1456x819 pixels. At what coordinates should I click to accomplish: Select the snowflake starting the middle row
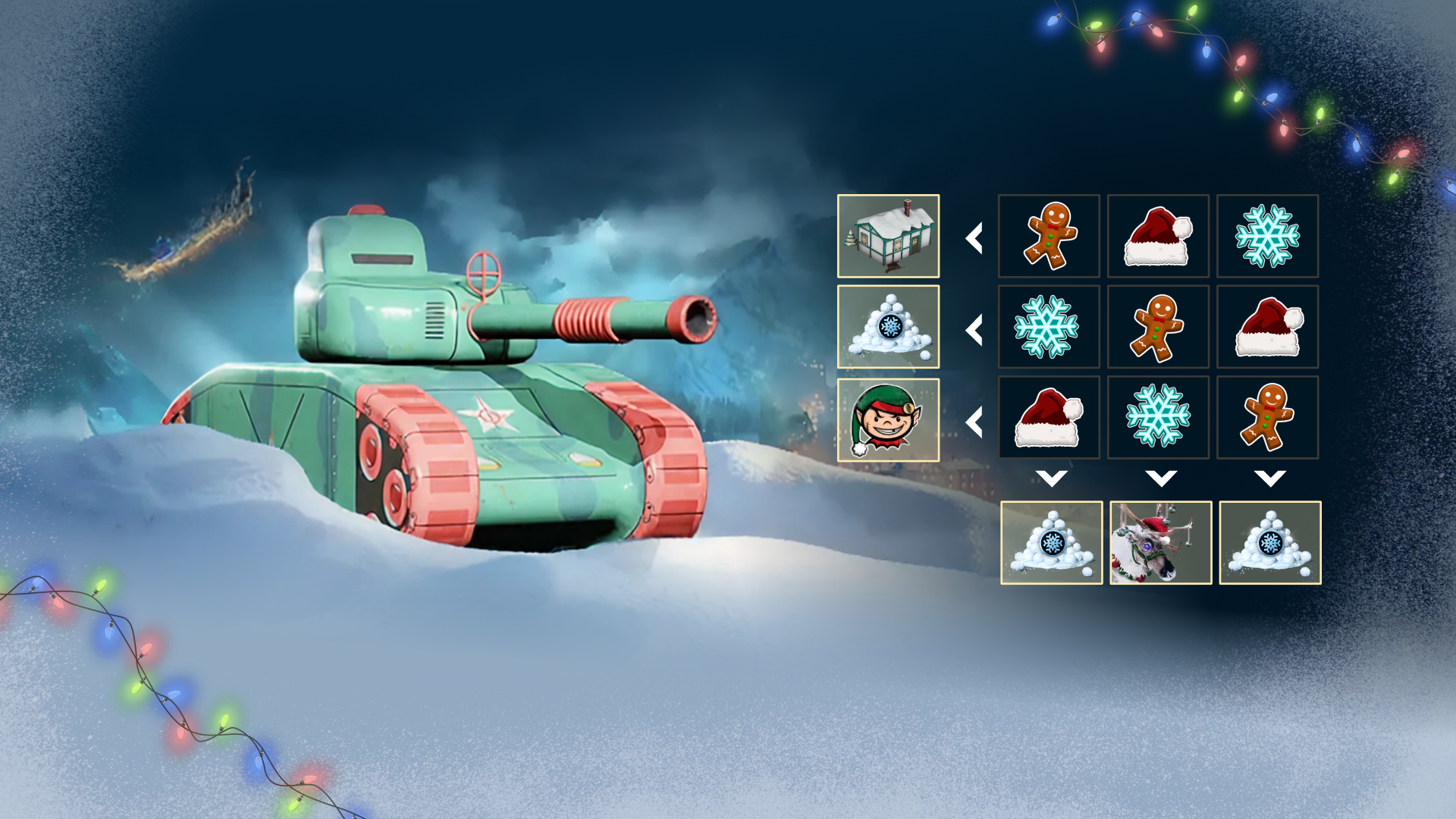pyautogui.click(x=1049, y=327)
